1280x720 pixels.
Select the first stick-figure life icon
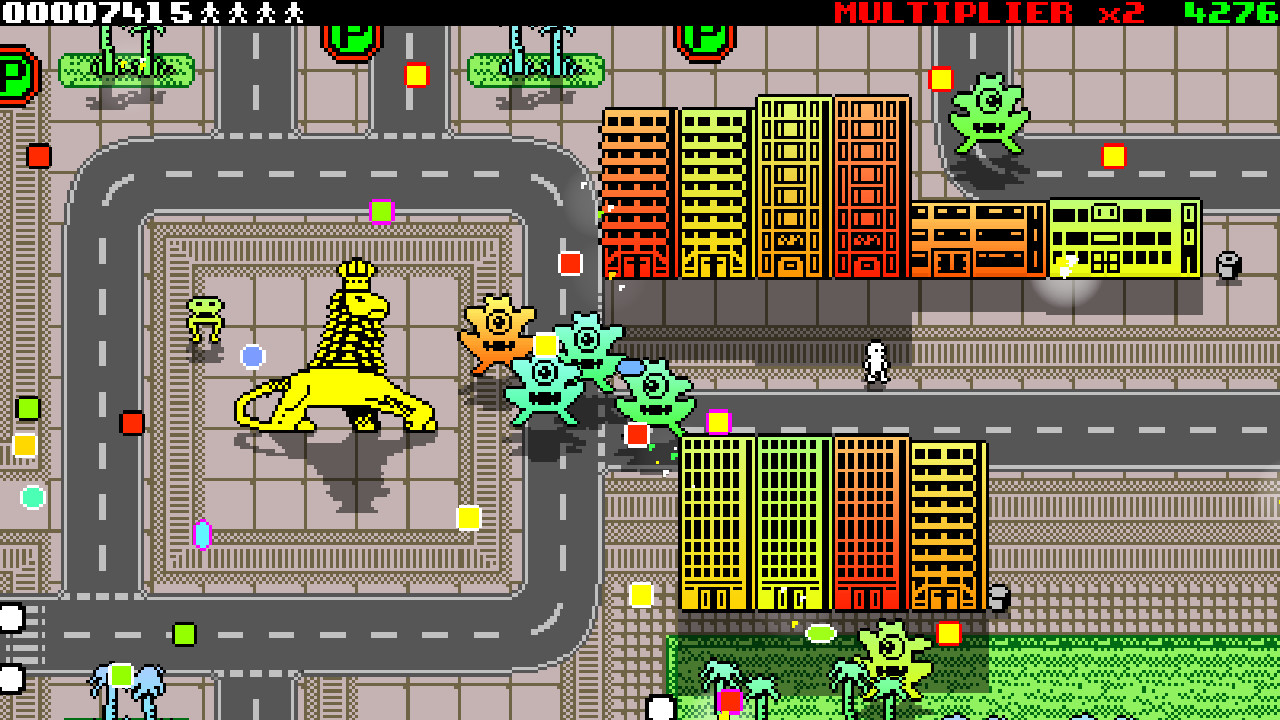[x=208, y=13]
